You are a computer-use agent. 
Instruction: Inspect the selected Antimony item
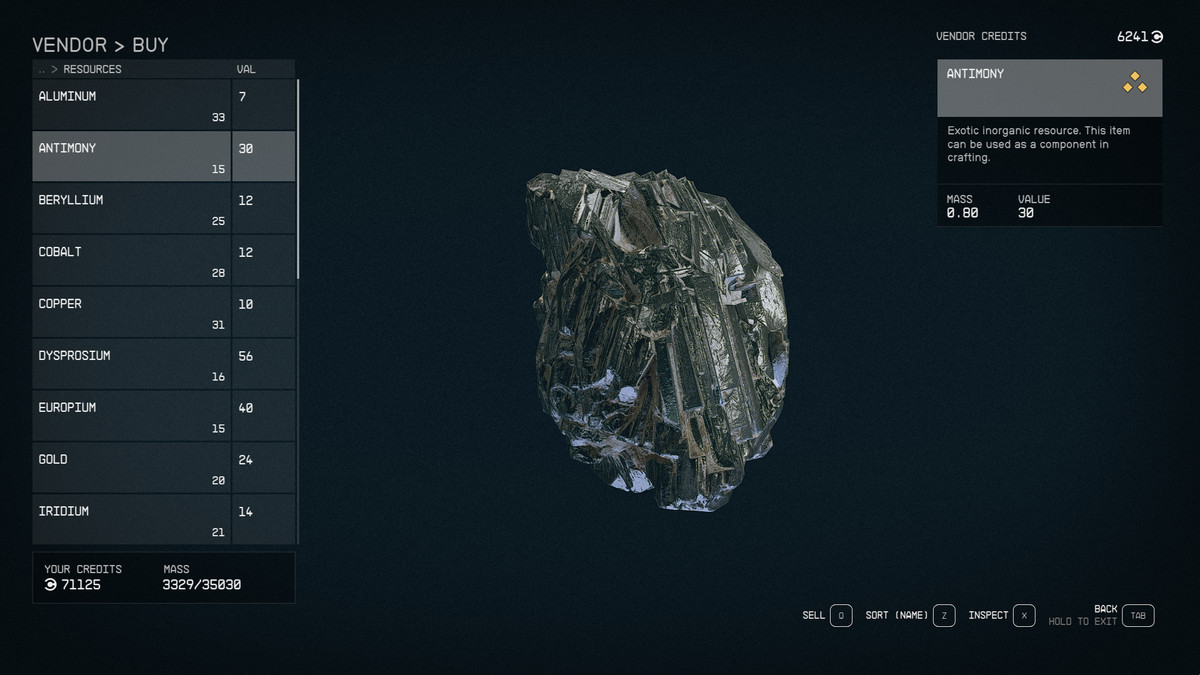[x=1024, y=616]
